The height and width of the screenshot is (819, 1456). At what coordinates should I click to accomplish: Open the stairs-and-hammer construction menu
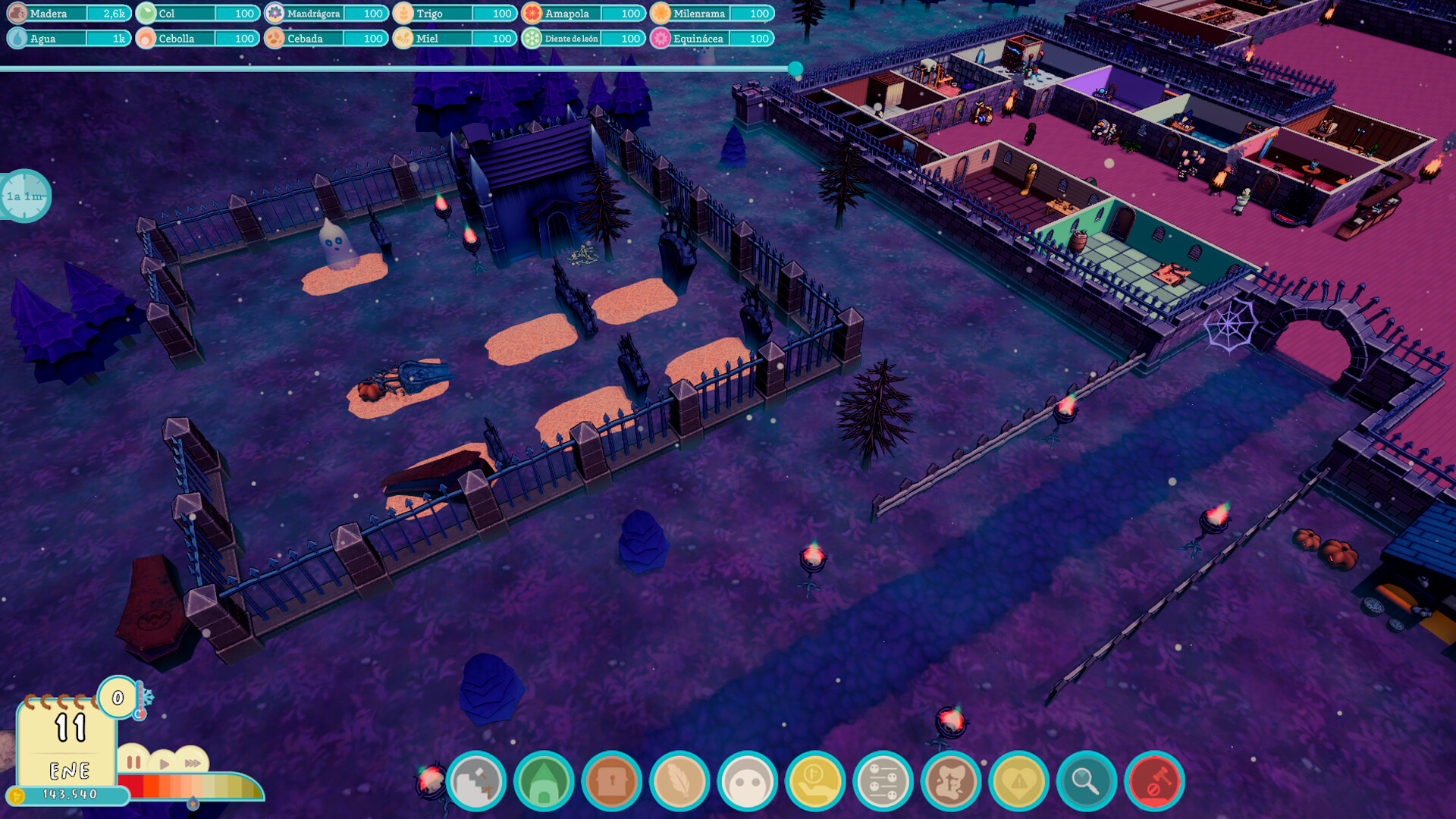tap(476, 781)
